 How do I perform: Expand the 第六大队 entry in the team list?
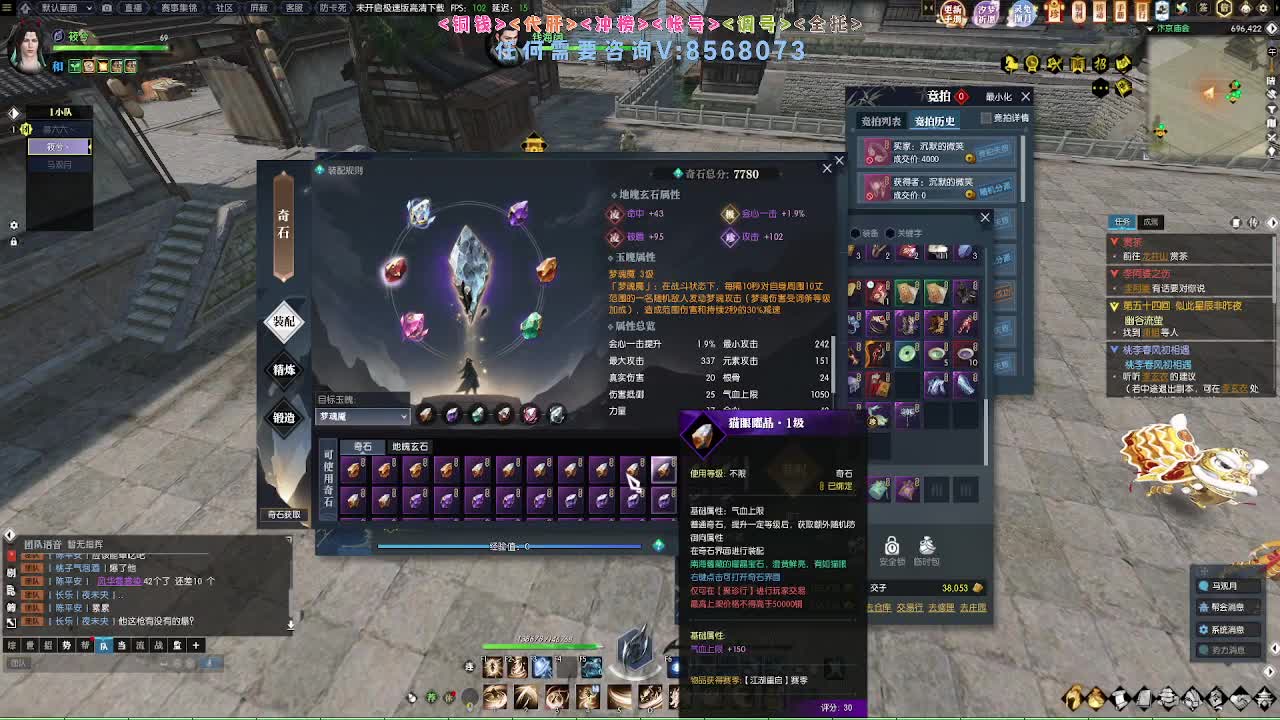click(60, 130)
